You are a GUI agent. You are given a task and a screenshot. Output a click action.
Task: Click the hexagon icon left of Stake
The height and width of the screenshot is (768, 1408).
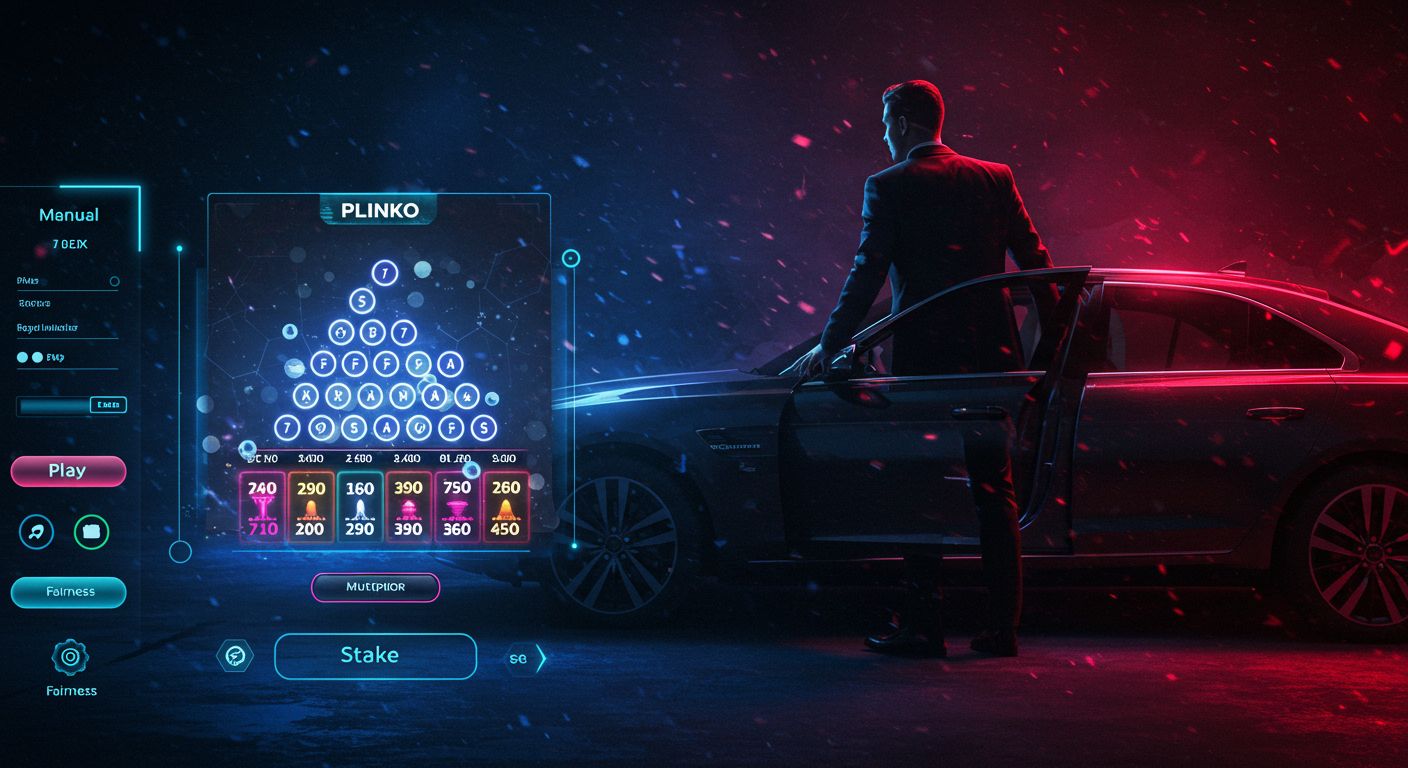(x=235, y=656)
